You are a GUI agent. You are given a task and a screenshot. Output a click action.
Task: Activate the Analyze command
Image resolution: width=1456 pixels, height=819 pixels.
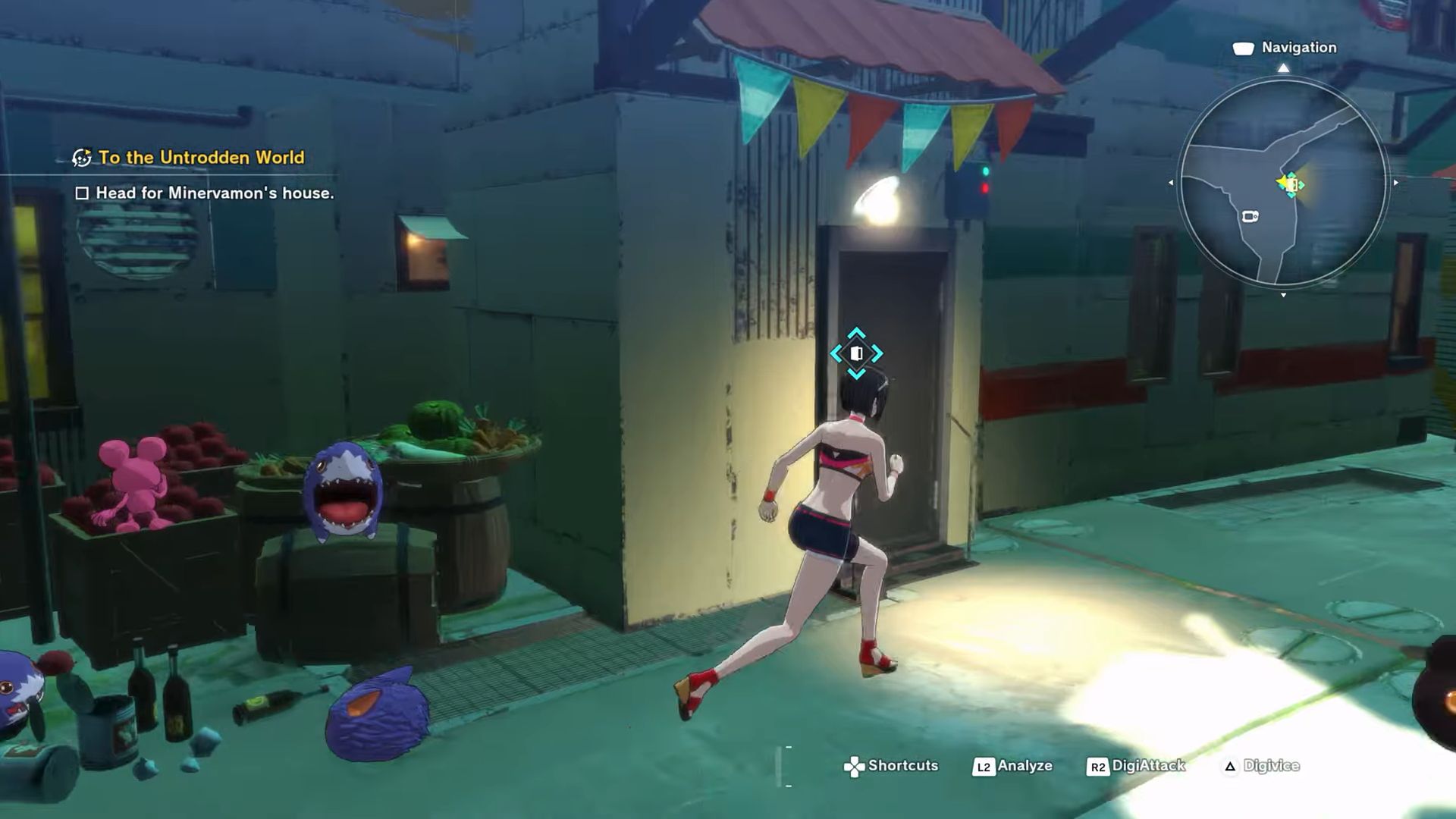click(1013, 766)
